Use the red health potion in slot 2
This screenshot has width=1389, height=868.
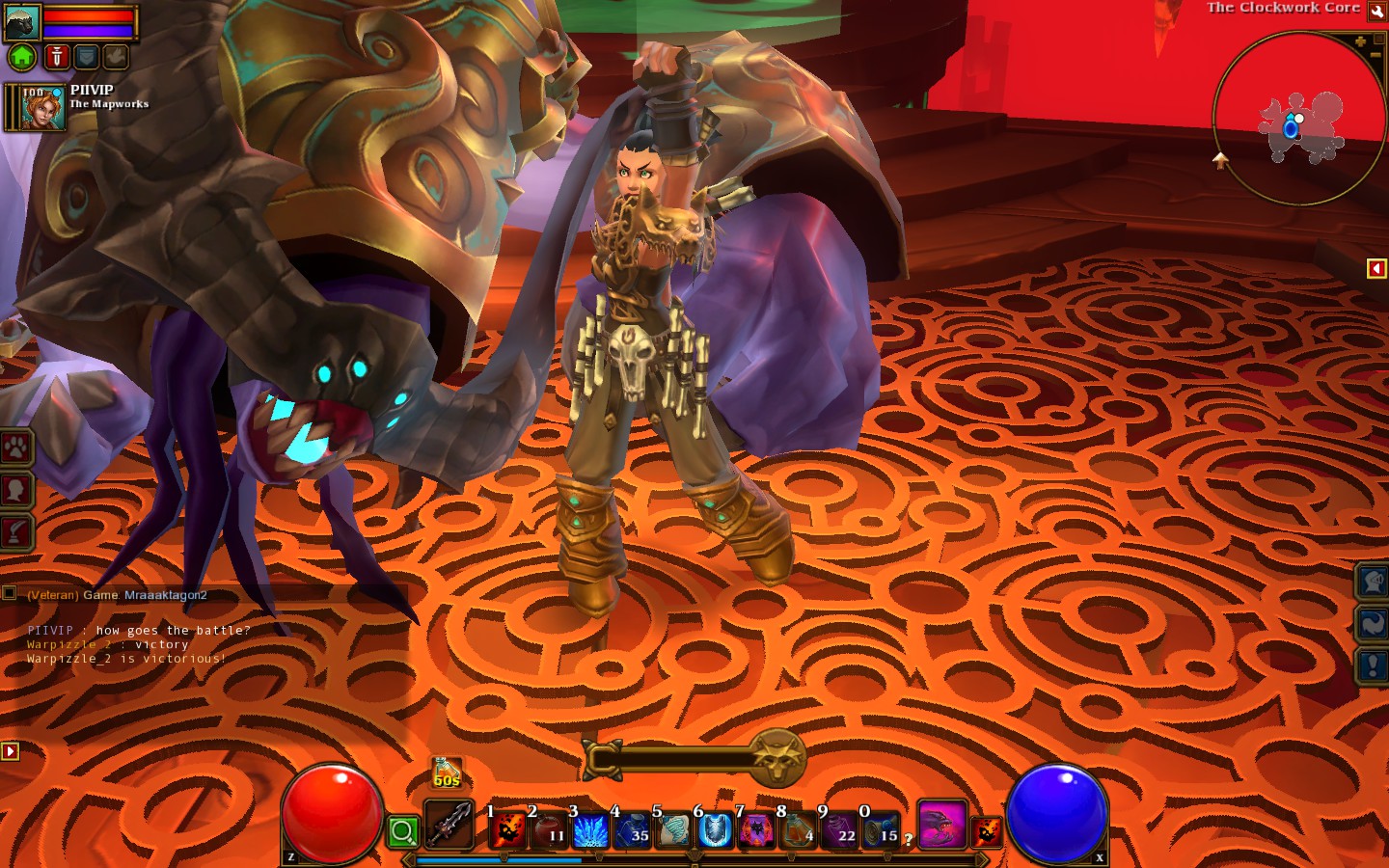click(550, 829)
